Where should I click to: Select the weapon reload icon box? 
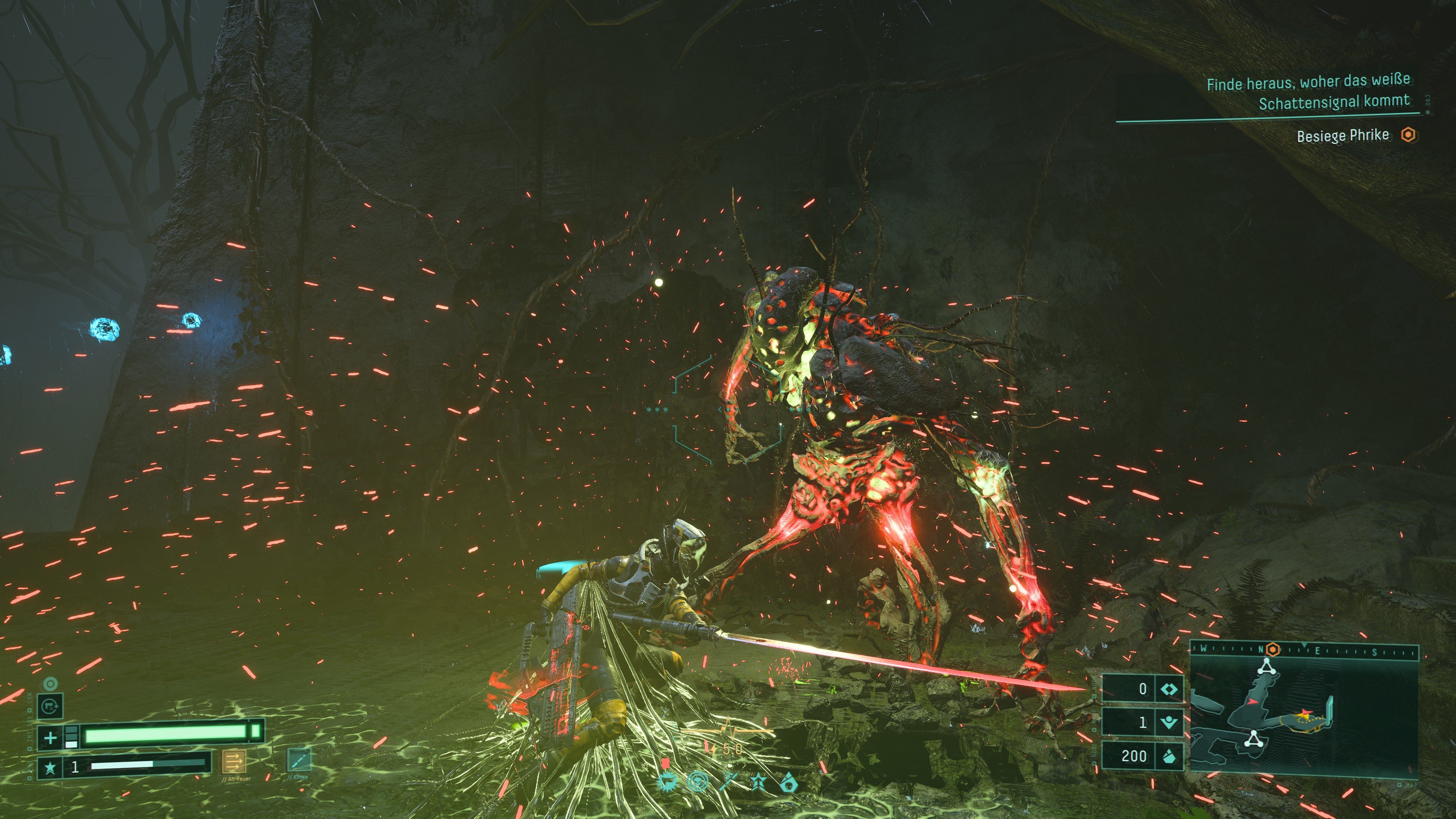(50, 706)
